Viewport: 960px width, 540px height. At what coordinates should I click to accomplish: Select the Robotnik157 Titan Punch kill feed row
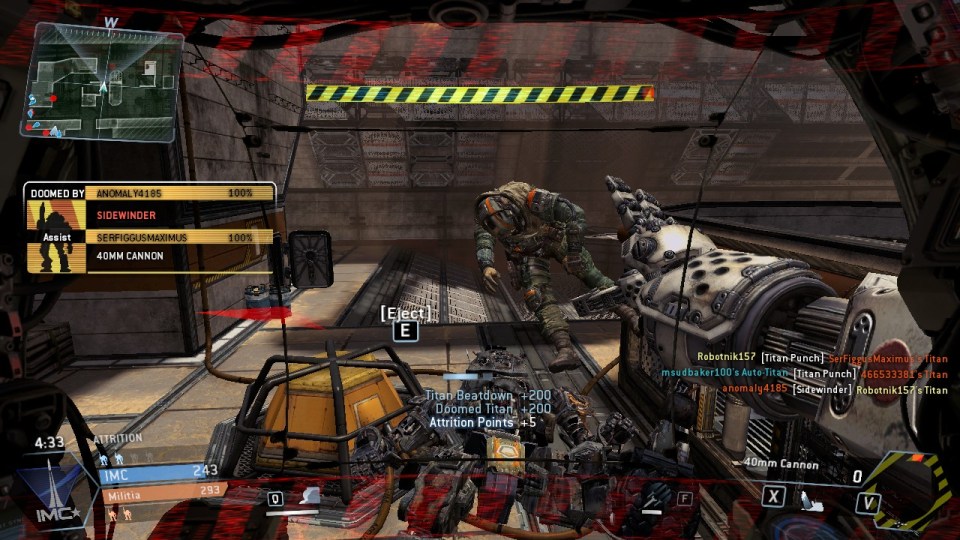coord(822,358)
